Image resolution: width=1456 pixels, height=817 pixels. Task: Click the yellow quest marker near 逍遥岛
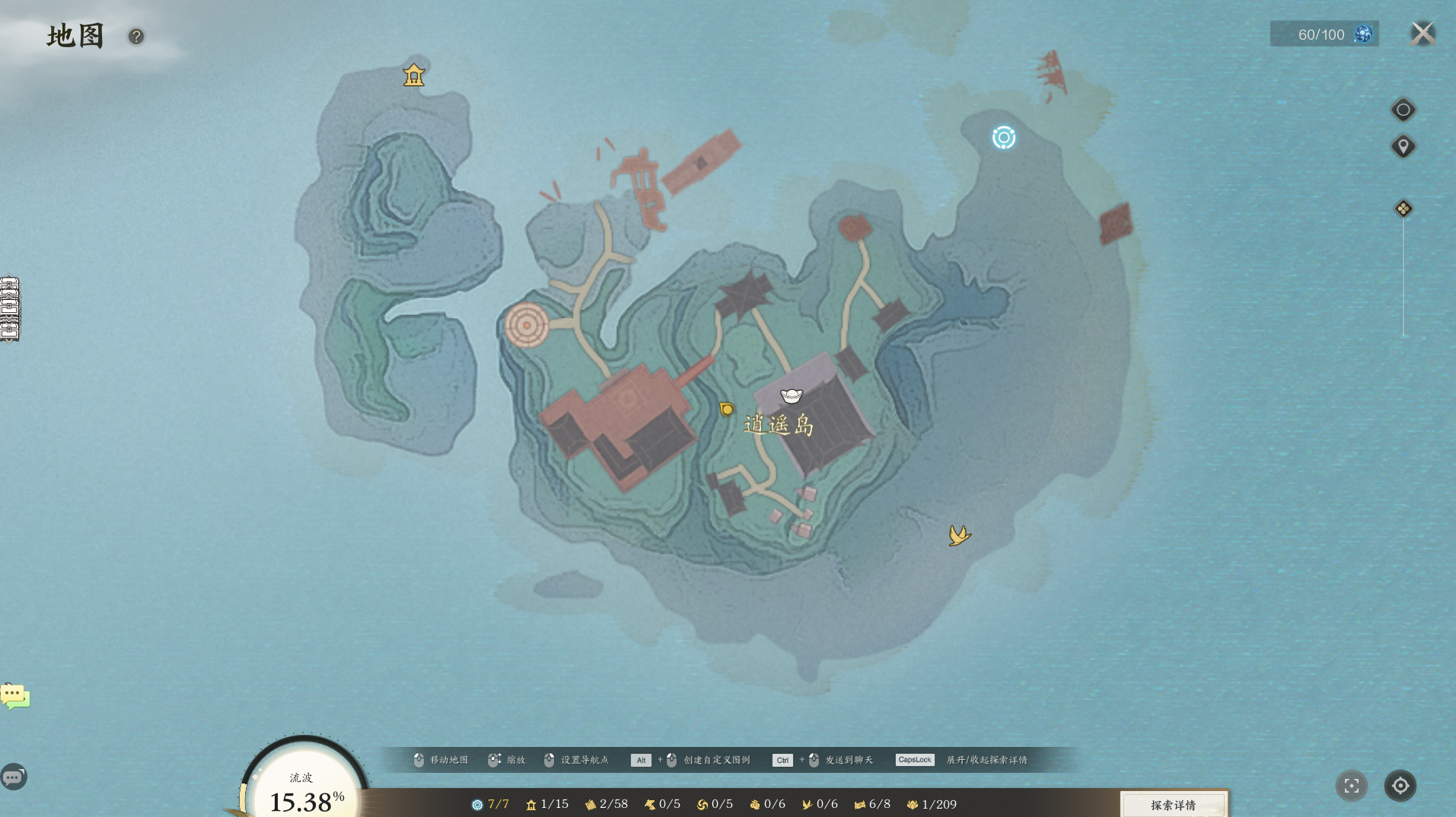(727, 410)
